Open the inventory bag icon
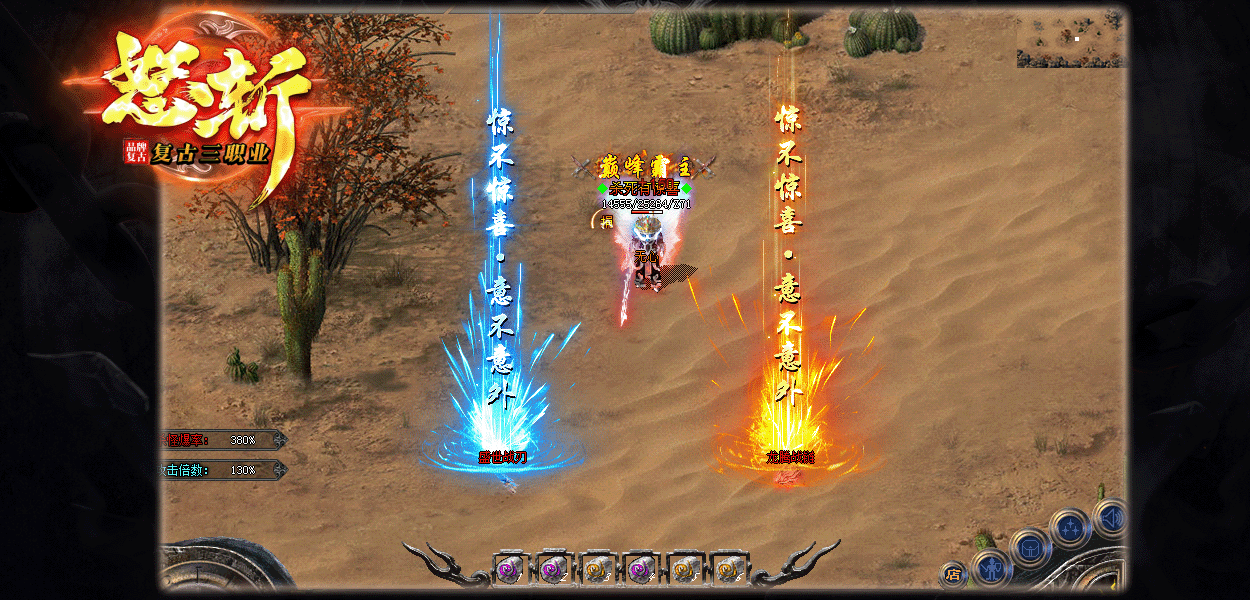The image size is (1250, 600). click(1029, 546)
